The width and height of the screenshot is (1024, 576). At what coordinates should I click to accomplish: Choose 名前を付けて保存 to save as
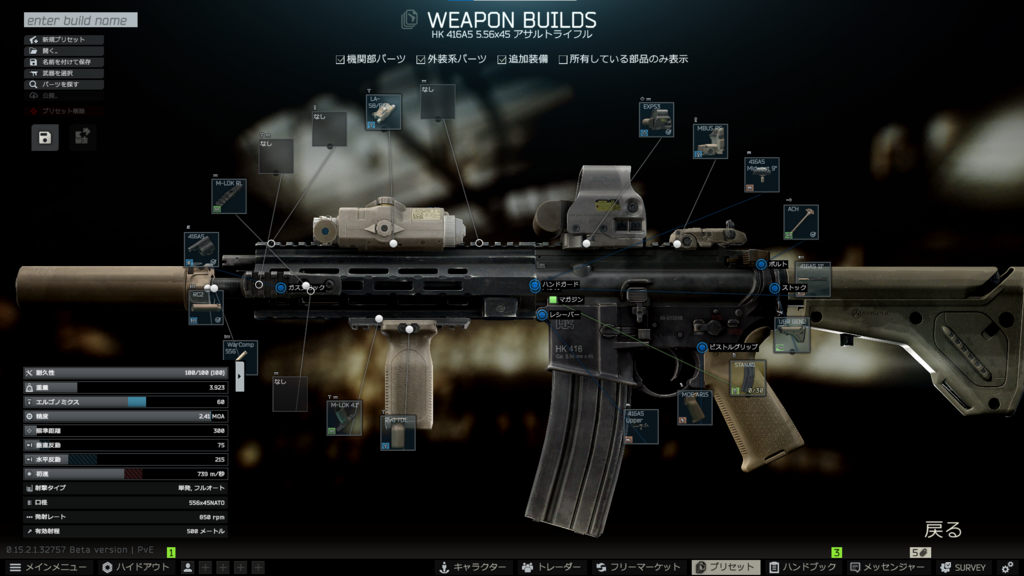click(63, 62)
